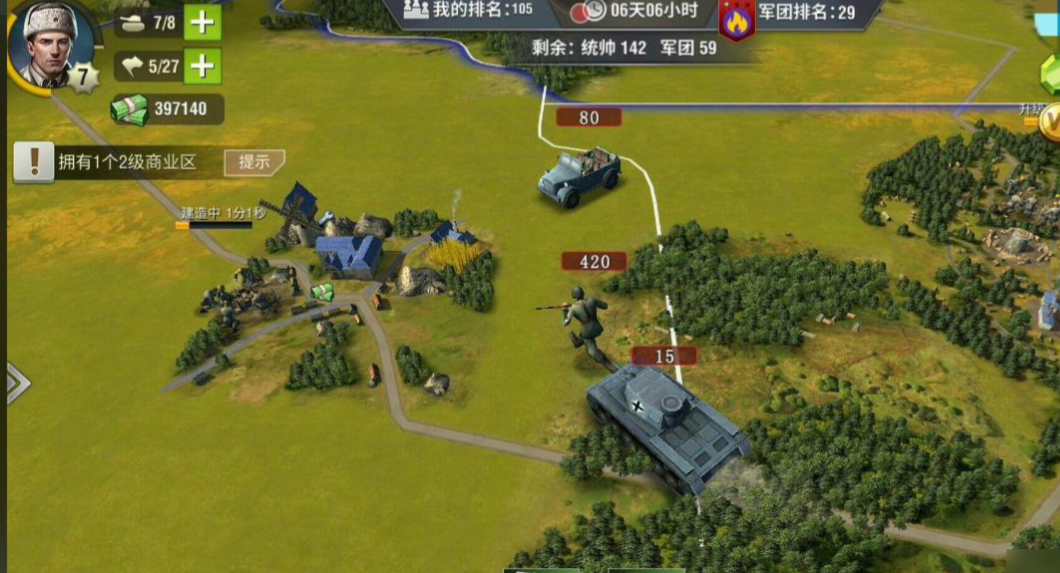Add more tank capacity with the plus button
Screen dimensions: 1060x573
pos(203,22)
